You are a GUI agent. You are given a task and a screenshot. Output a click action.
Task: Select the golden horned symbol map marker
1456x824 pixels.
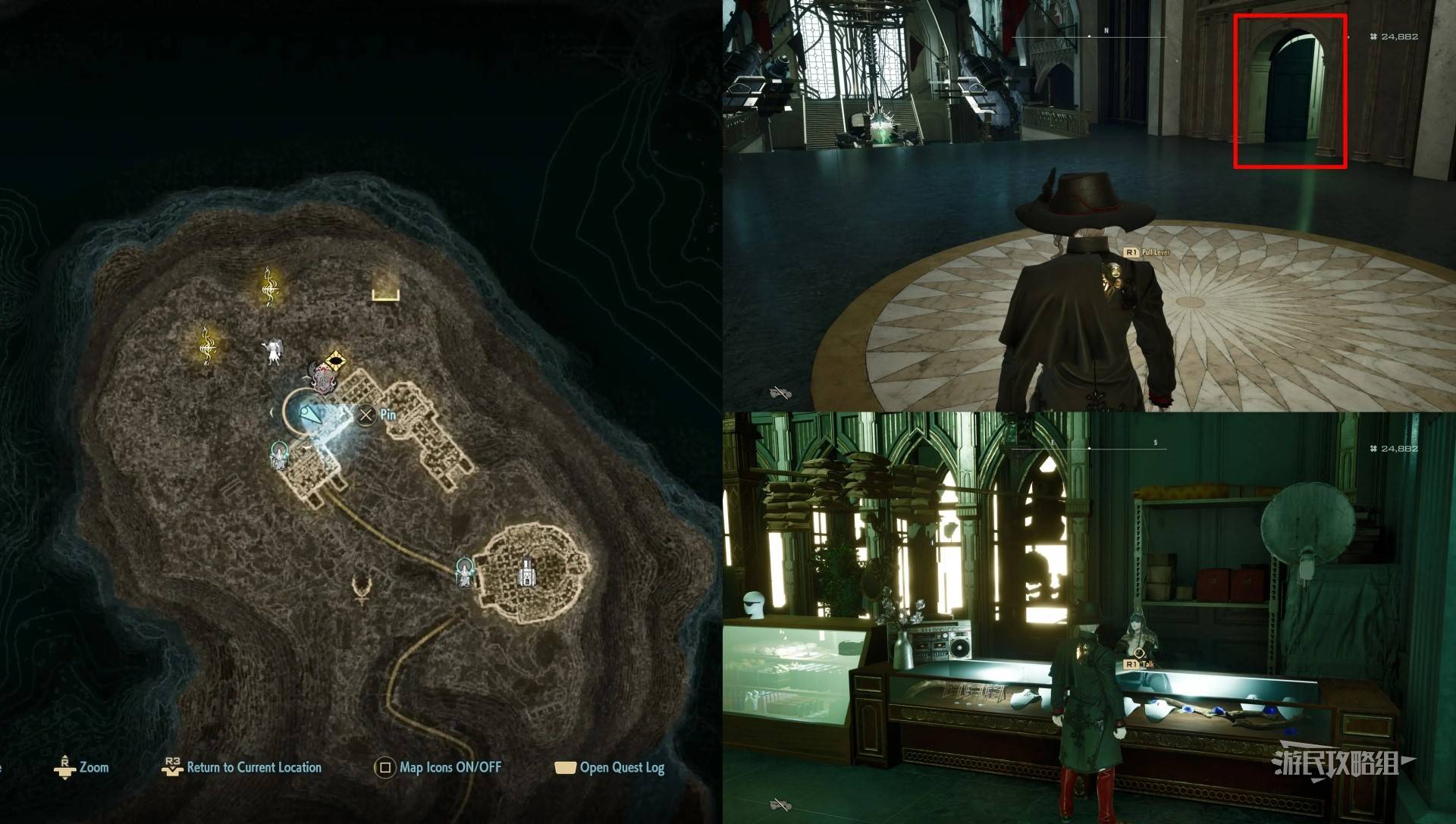364,588
